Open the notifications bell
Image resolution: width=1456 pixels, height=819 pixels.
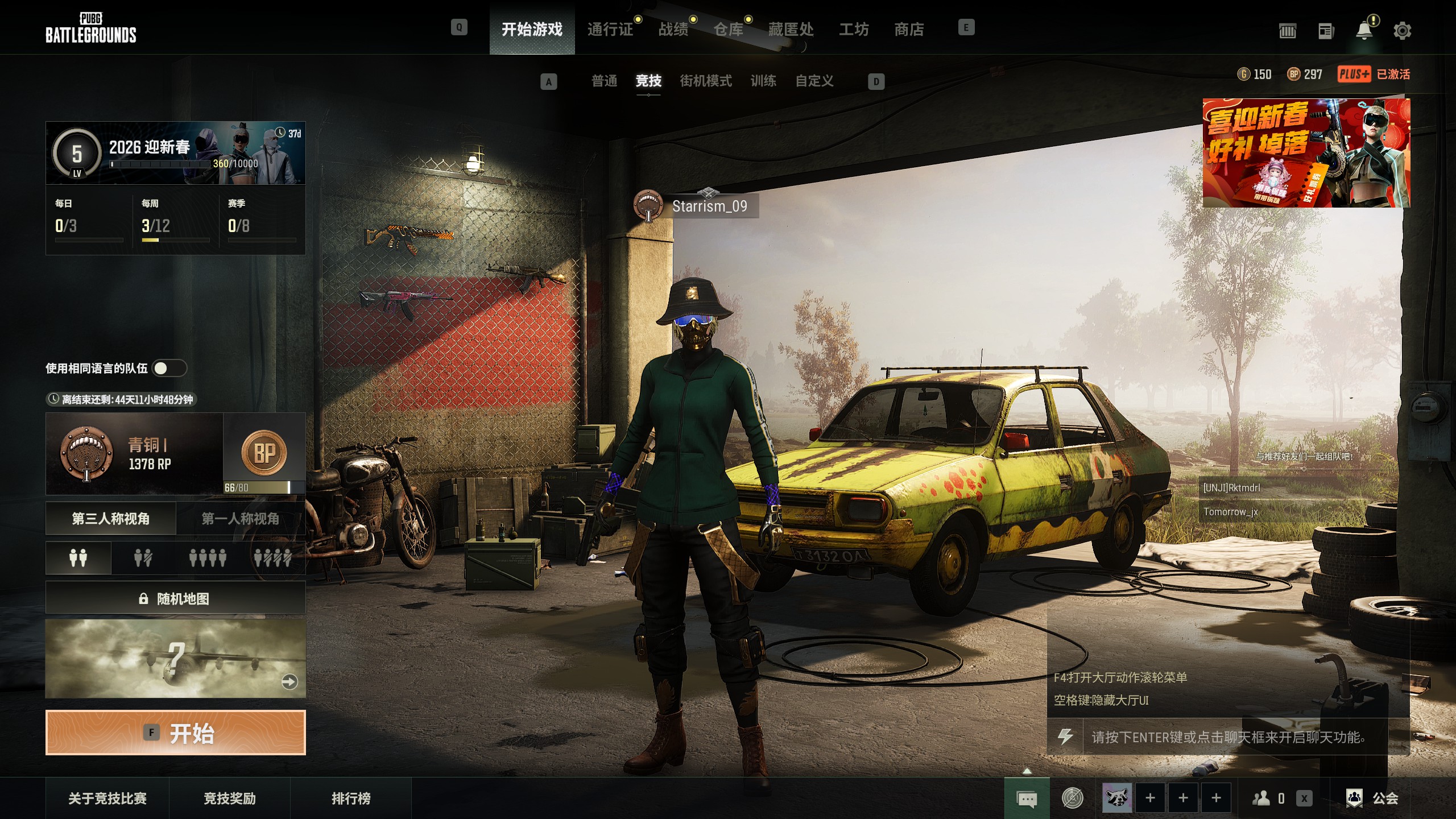[x=1364, y=31]
